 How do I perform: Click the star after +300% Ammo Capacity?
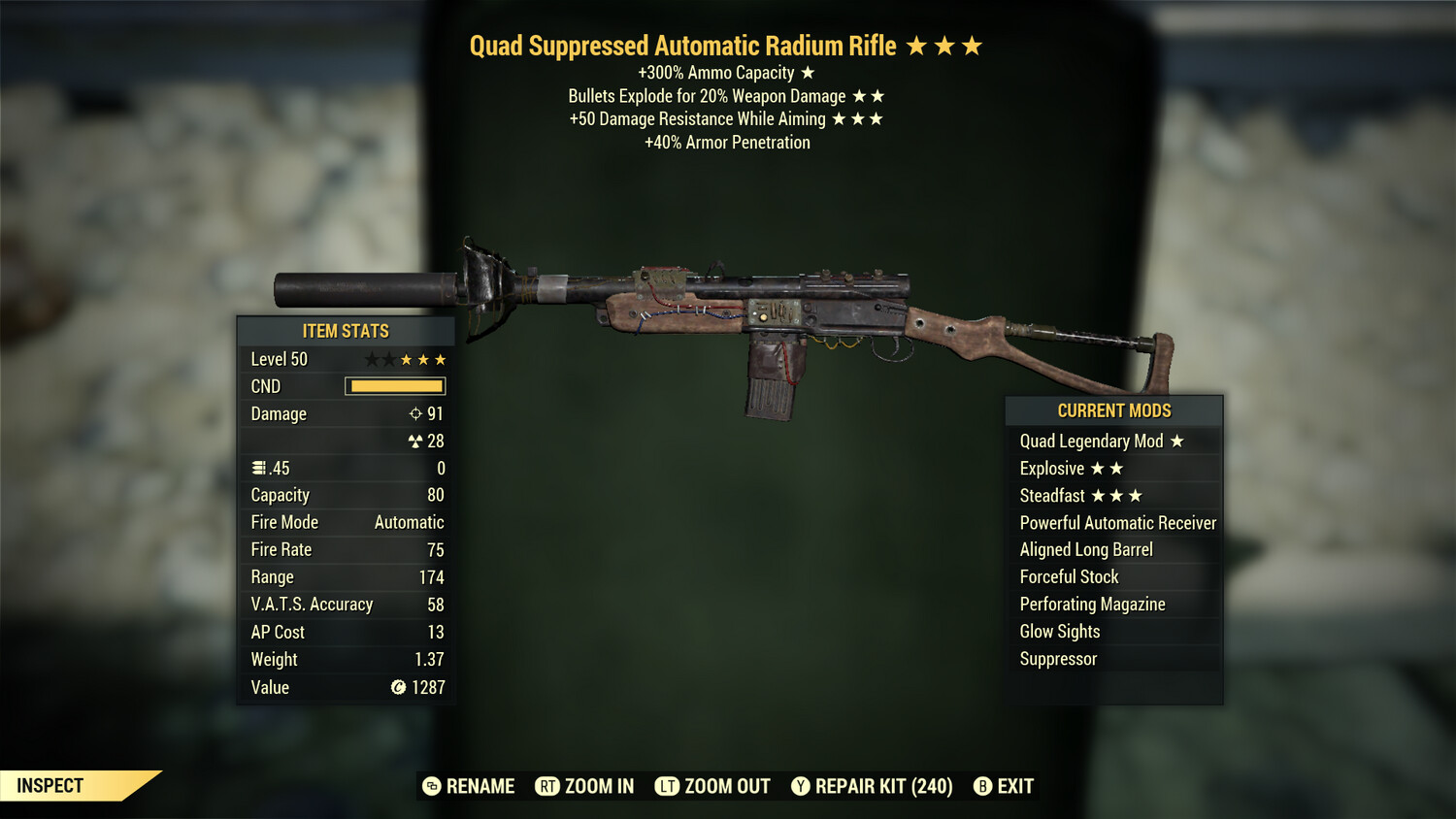[807, 72]
